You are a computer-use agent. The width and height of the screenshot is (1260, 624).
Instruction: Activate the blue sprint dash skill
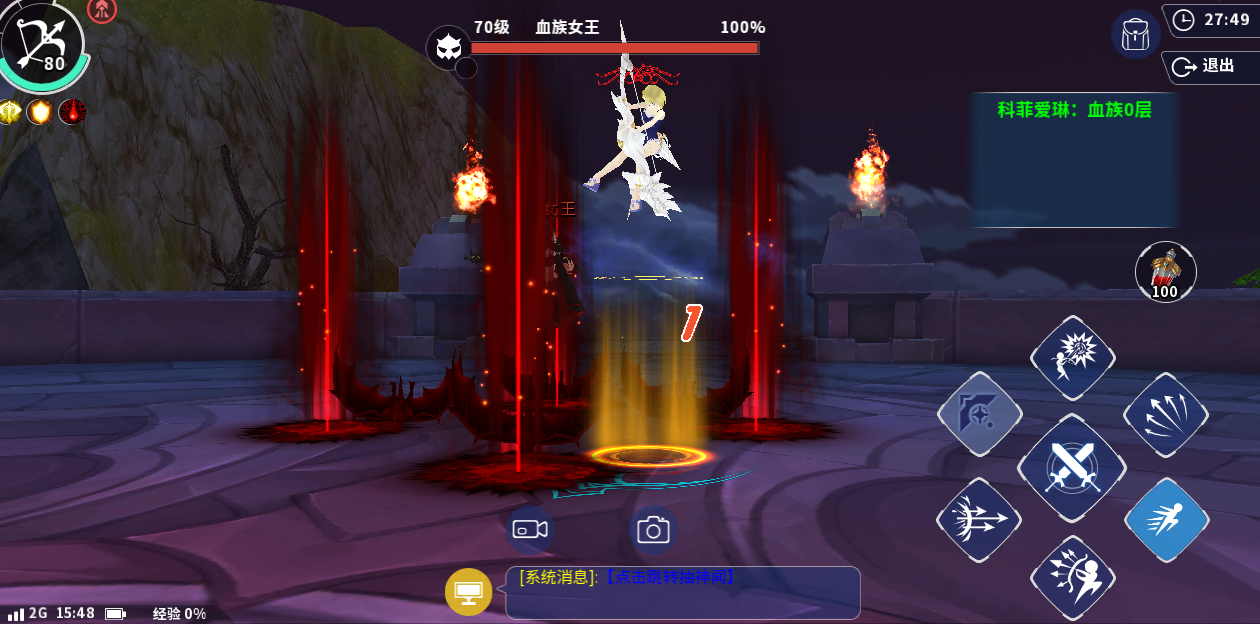pos(1166,519)
